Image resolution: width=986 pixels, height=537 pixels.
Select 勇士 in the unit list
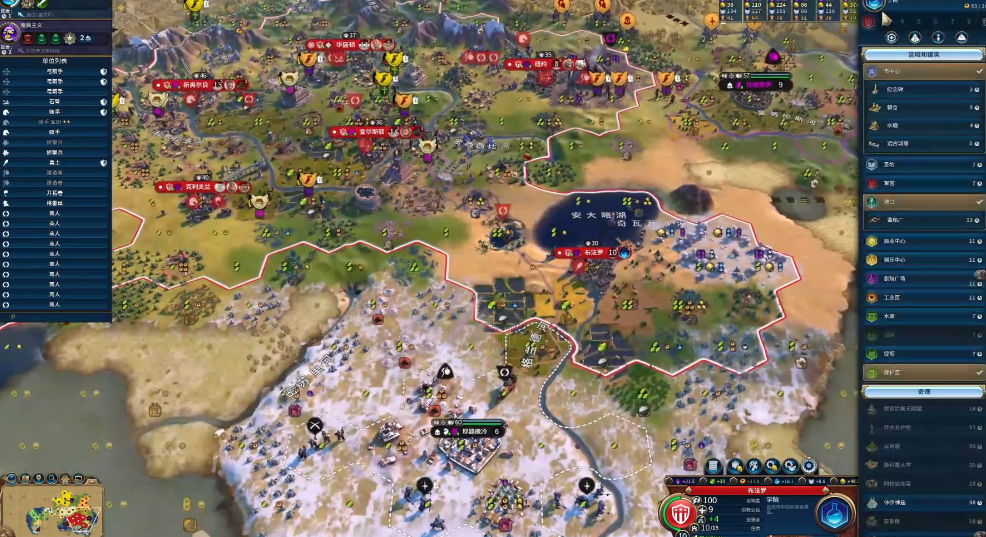[x=55, y=162]
